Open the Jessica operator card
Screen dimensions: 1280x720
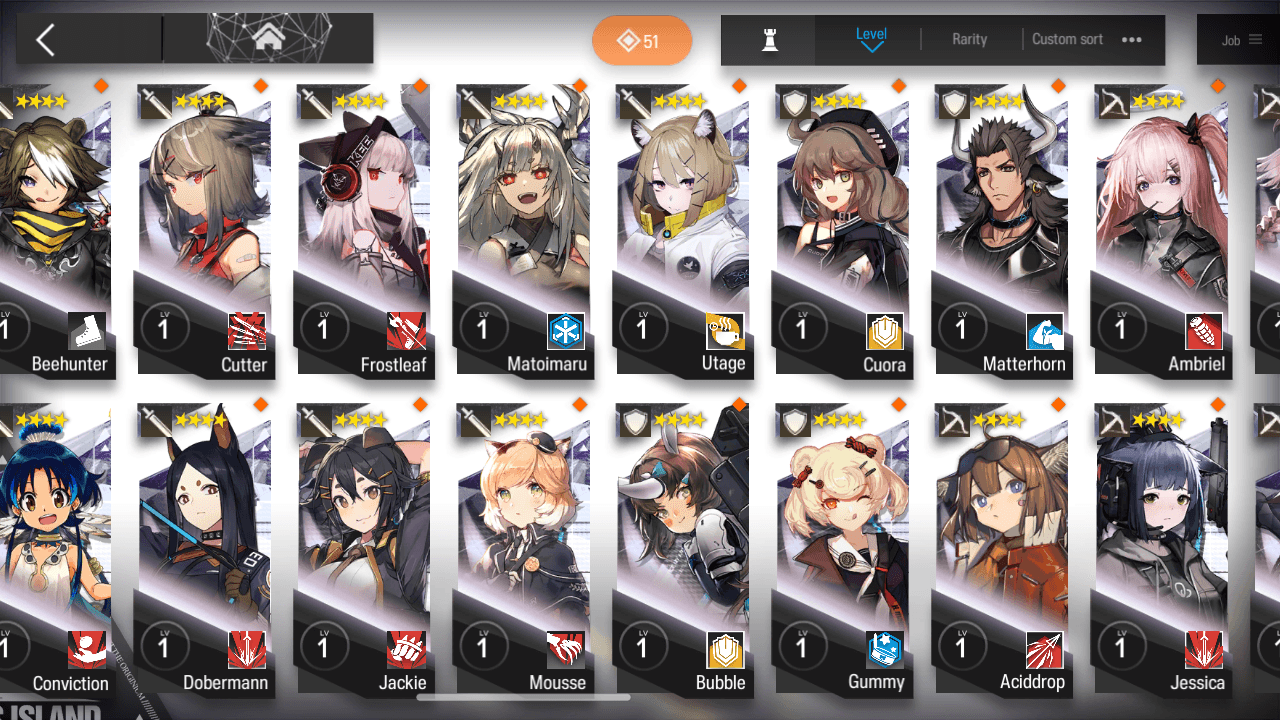tap(1160, 548)
